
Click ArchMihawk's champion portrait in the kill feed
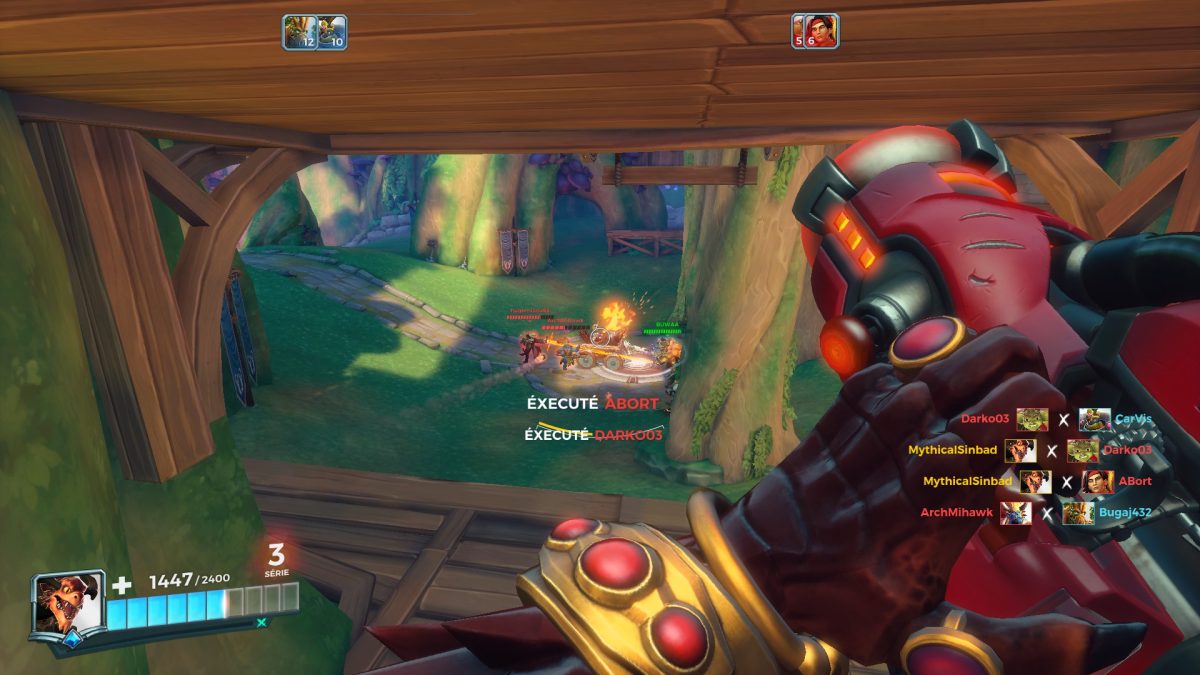coord(1016,513)
